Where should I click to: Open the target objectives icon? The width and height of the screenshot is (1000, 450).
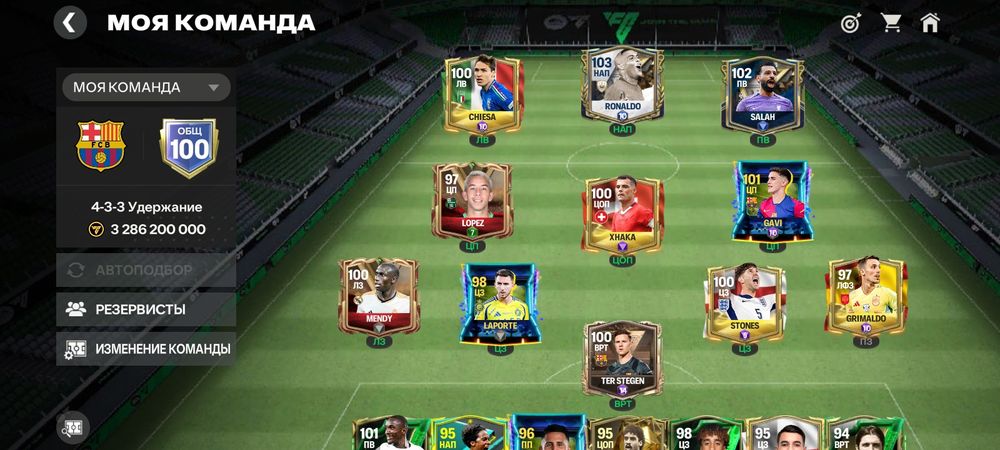pos(850,23)
